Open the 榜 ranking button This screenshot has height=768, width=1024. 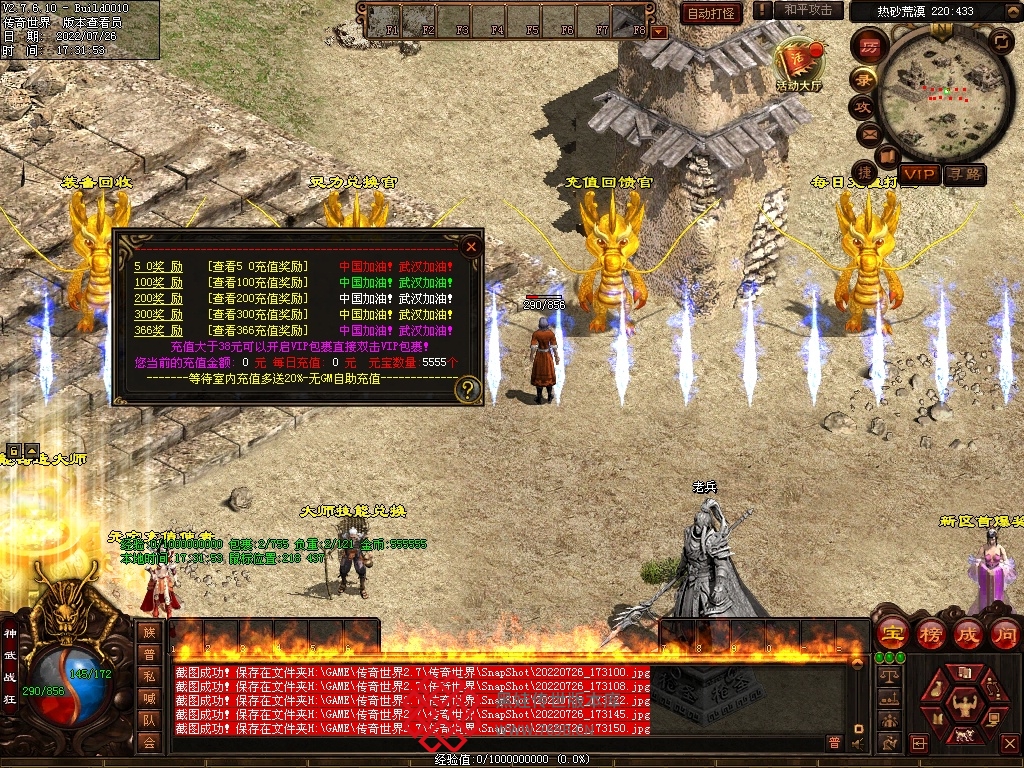pyautogui.click(x=930, y=633)
